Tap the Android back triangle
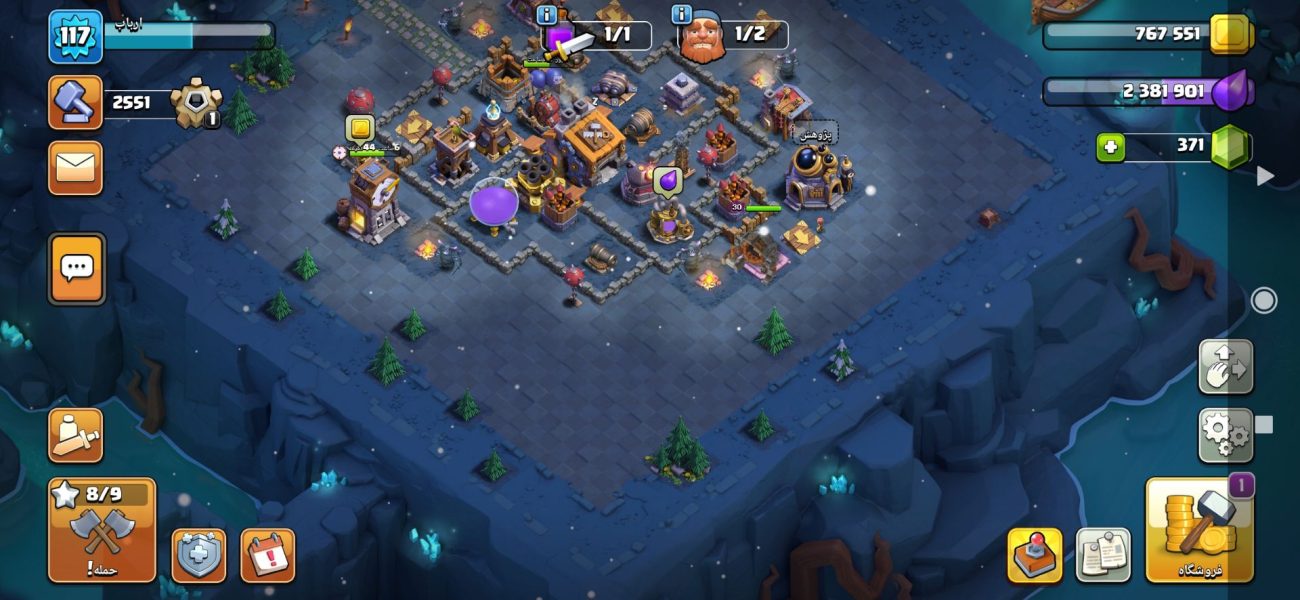Viewport: 1300px width, 600px height. [x=1265, y=176]
